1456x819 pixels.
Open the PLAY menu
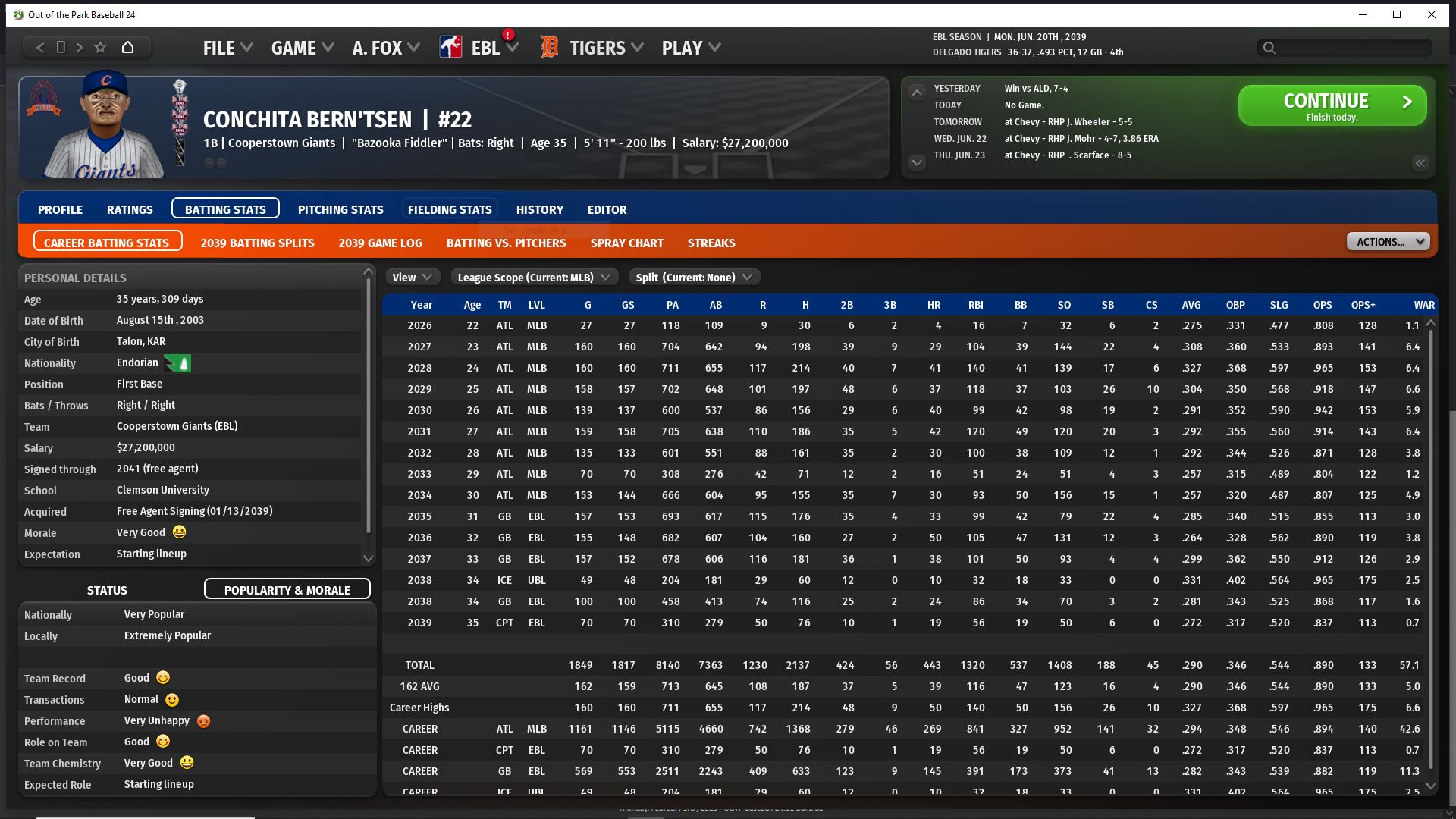click(x=690, y=48)
